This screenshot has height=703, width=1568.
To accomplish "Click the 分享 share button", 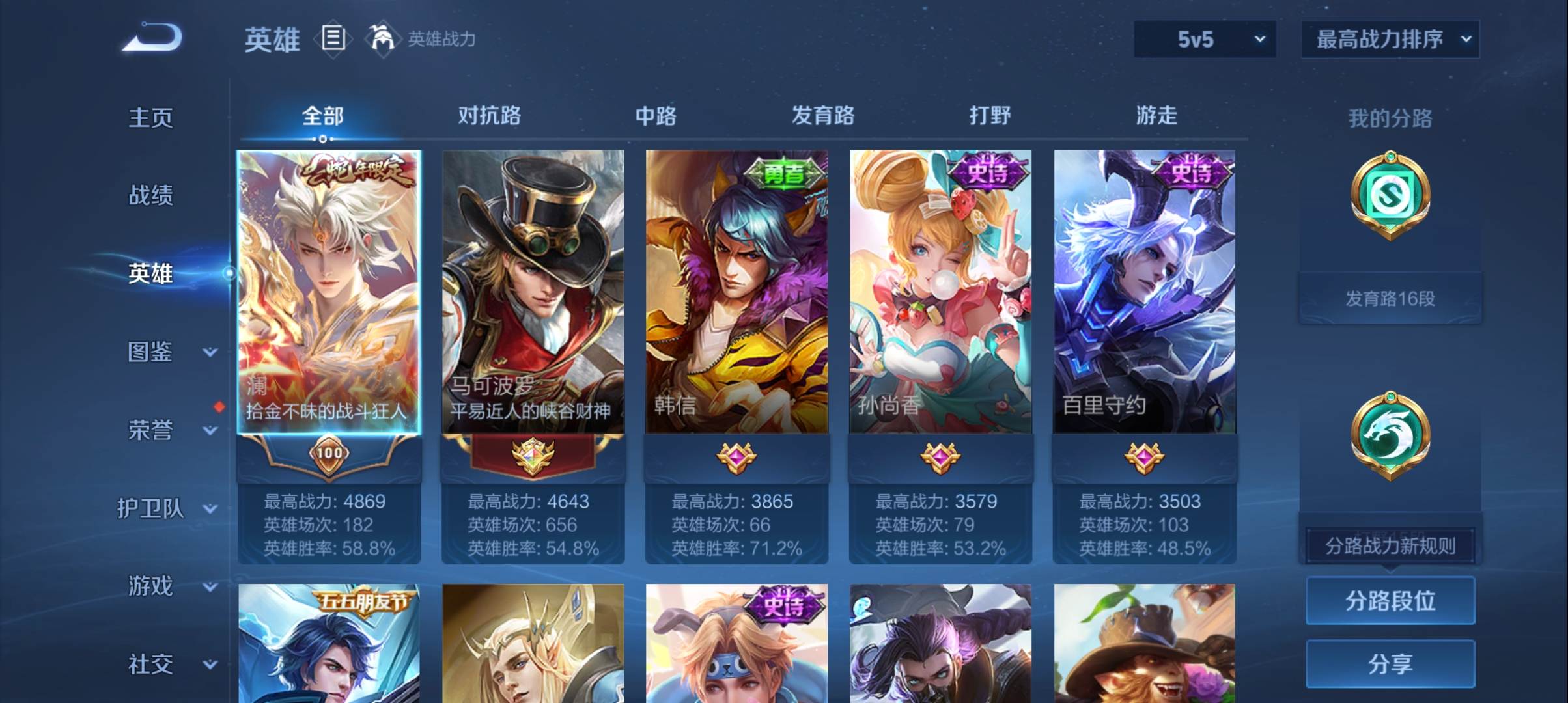I will [1390, 664].
